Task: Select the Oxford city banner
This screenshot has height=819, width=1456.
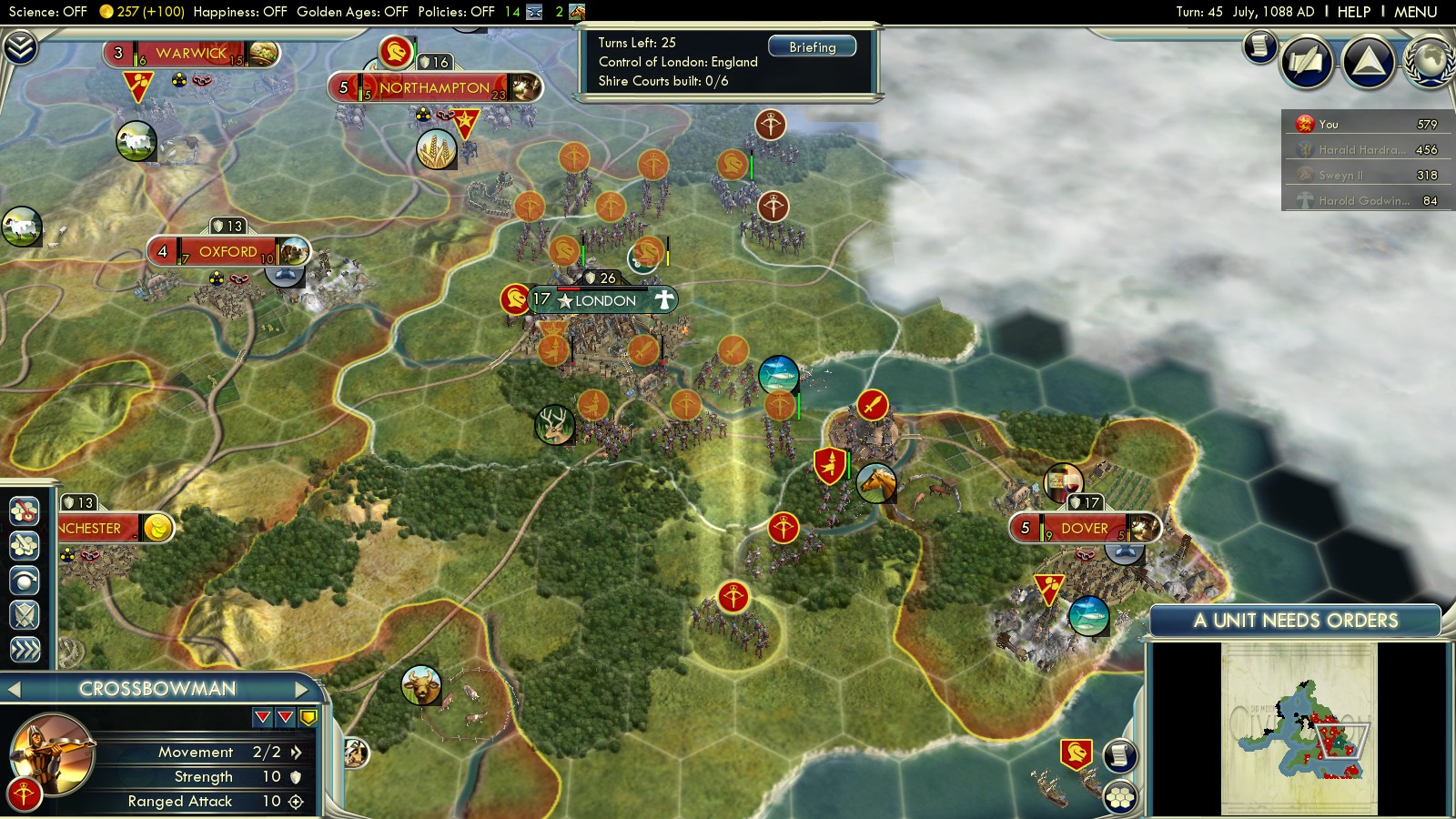Action: (227, 252)
